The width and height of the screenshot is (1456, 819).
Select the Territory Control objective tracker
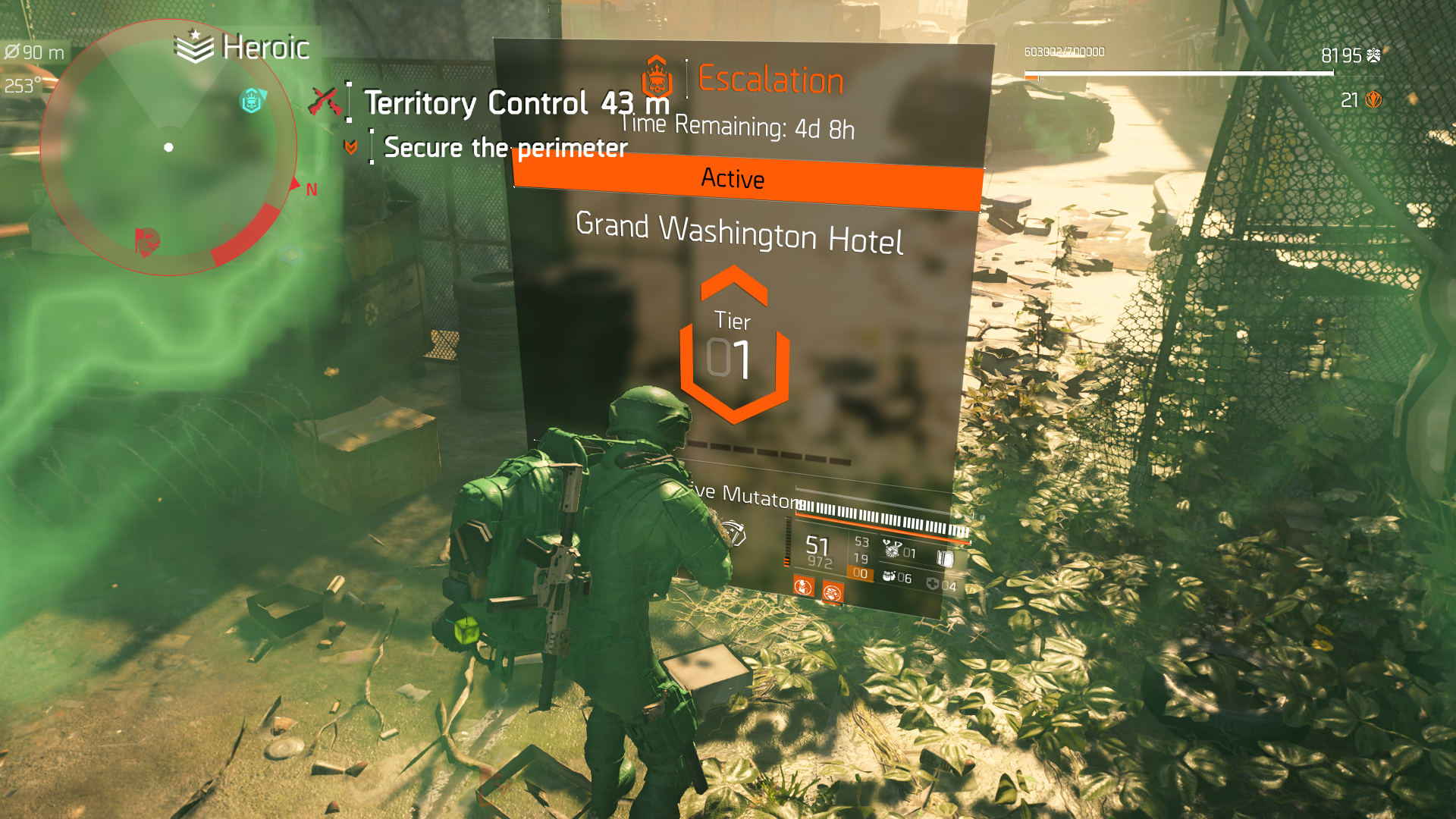516,103
